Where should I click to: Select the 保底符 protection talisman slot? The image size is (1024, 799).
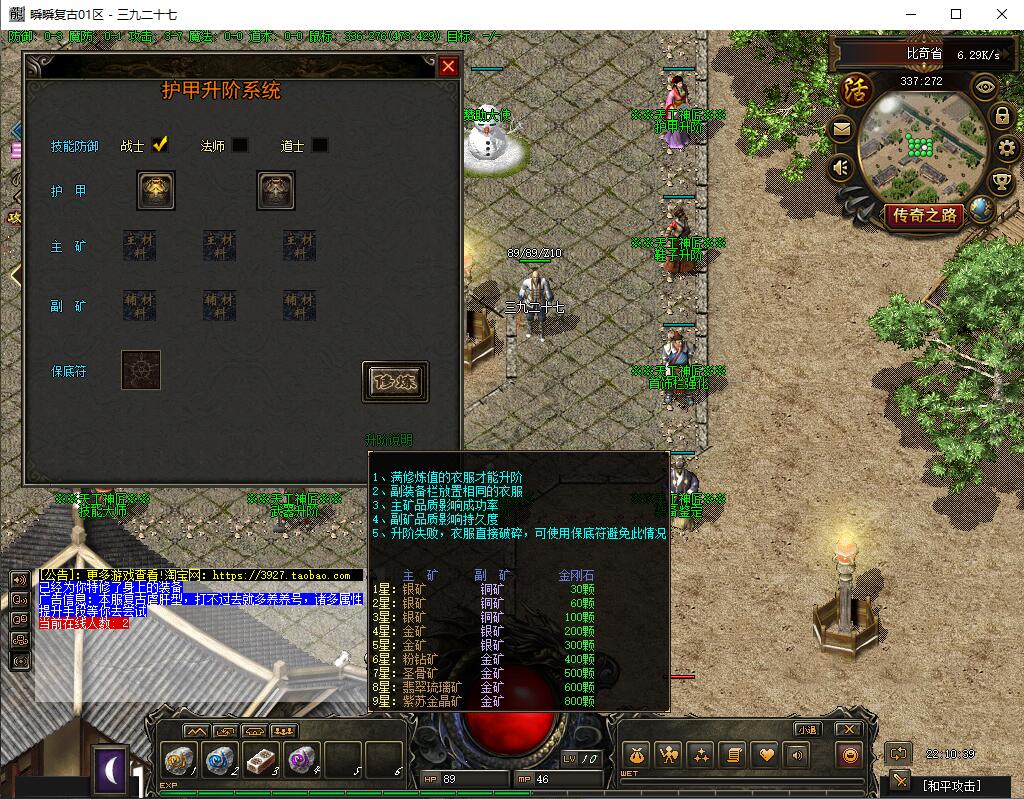pos(141,370)
